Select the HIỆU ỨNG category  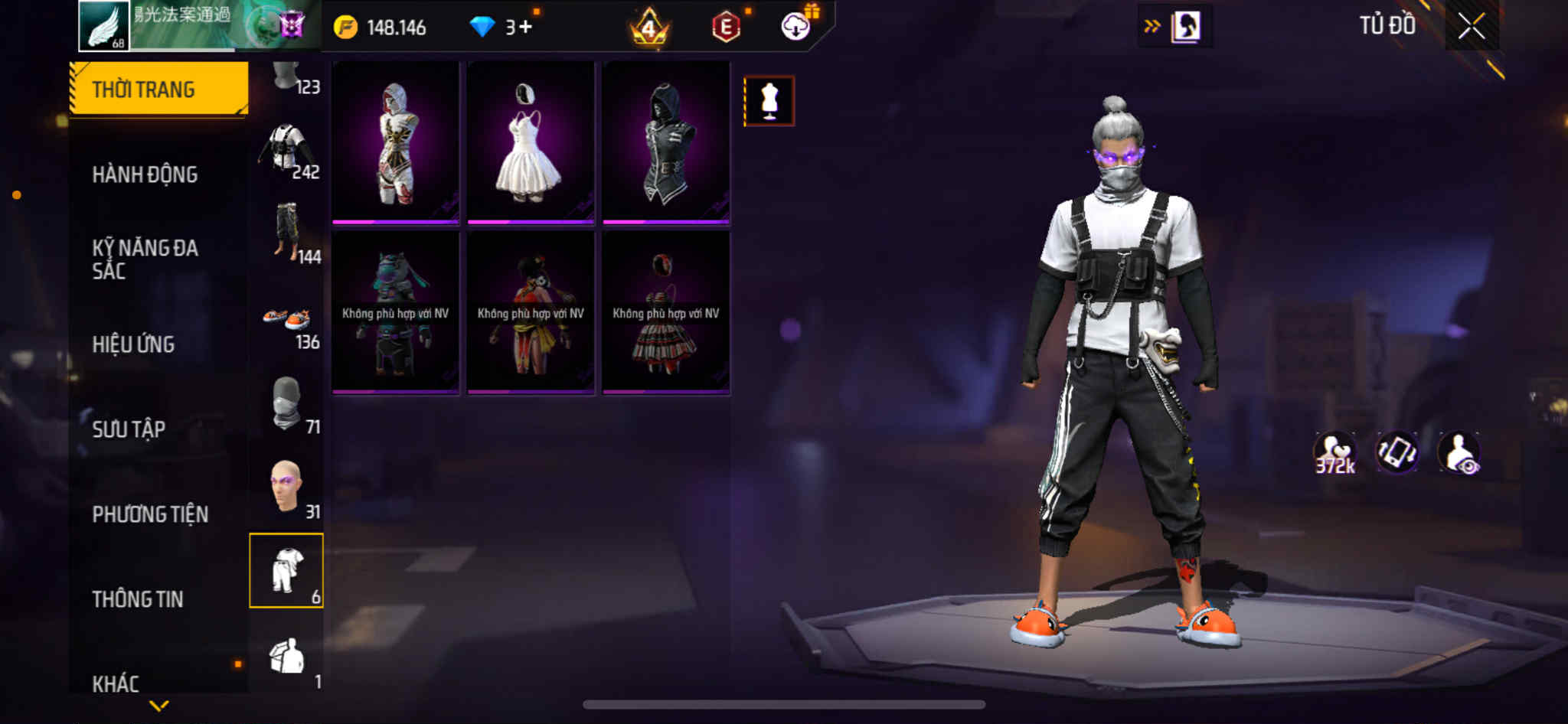tap(133, 344)
